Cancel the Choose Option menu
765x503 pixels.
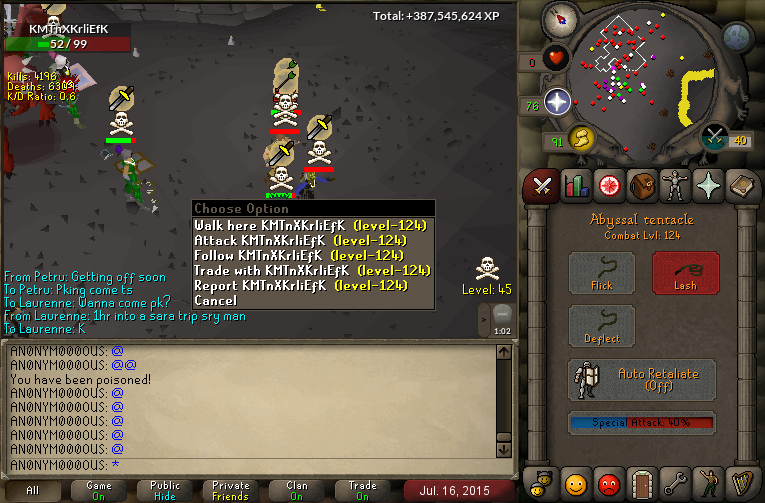[216, 300]
